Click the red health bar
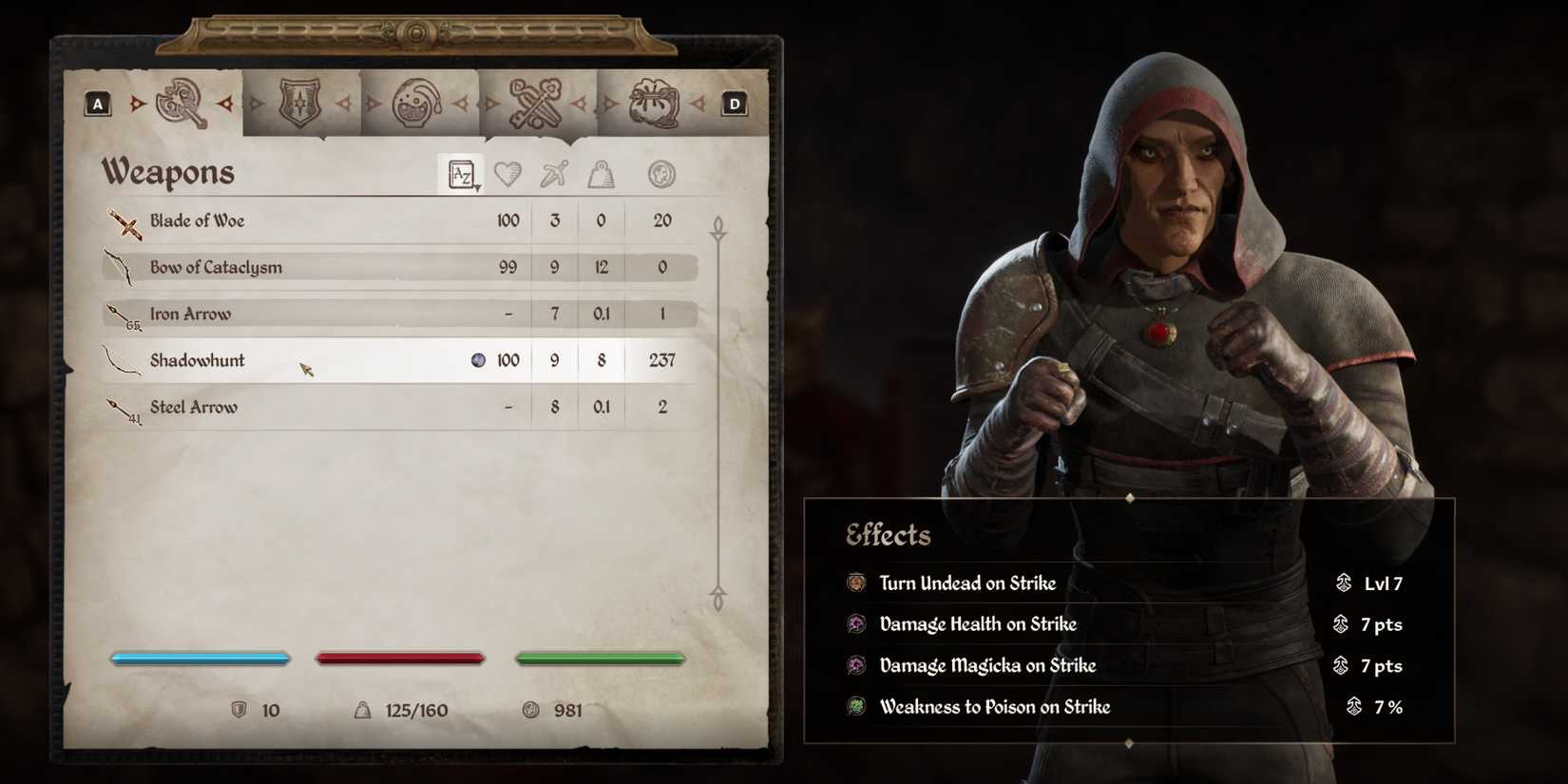Image resolution: width=1568 pixels, height=784 pixels. (400, 657)
